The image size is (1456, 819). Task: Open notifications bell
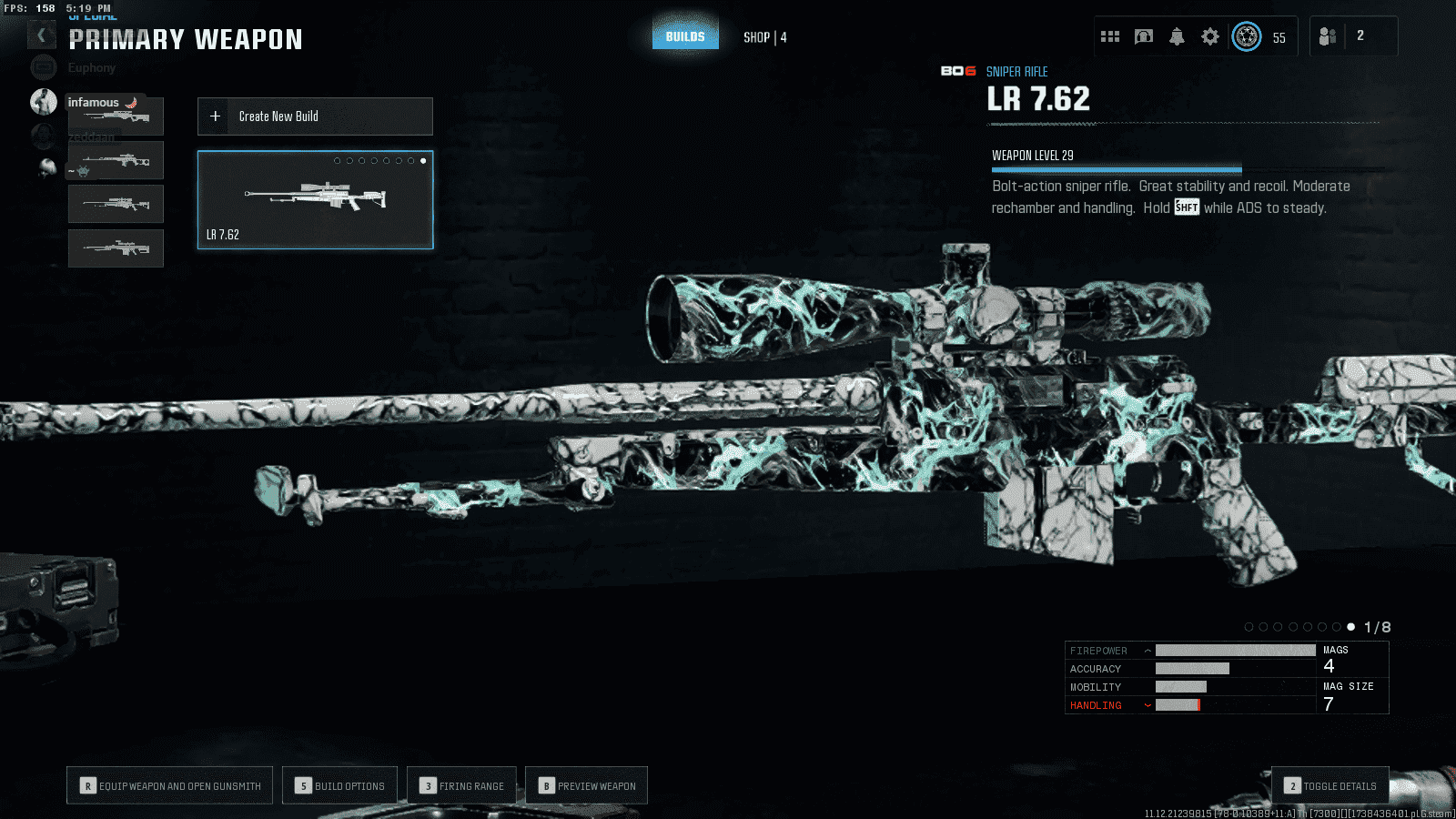tap(1177, 36)
